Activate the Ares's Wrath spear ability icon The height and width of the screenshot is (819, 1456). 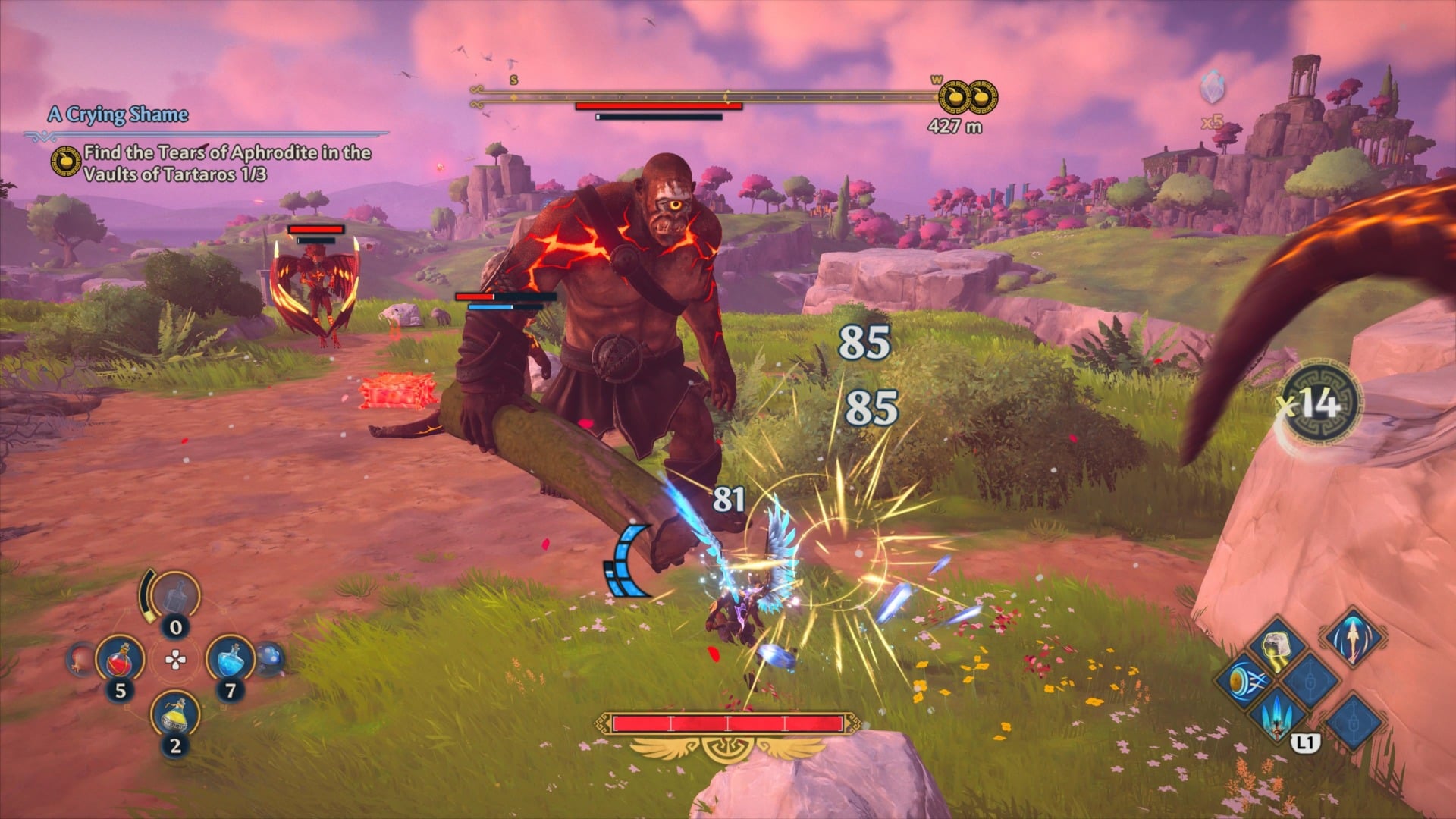pyautogui.click(x=1276, y=719)
